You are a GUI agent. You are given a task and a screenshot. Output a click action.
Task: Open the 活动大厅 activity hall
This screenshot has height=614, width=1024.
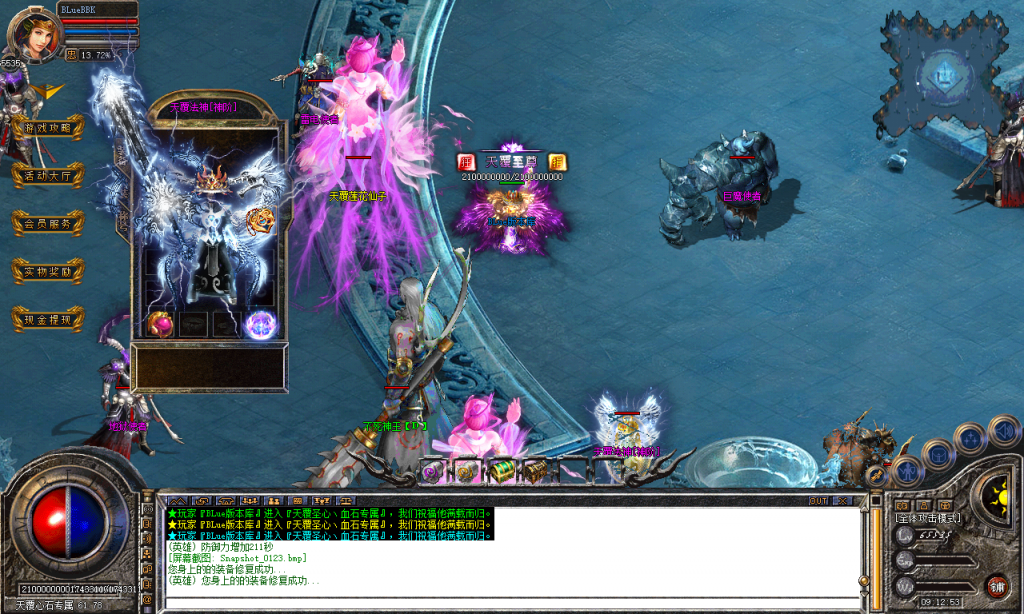point(47,175)
